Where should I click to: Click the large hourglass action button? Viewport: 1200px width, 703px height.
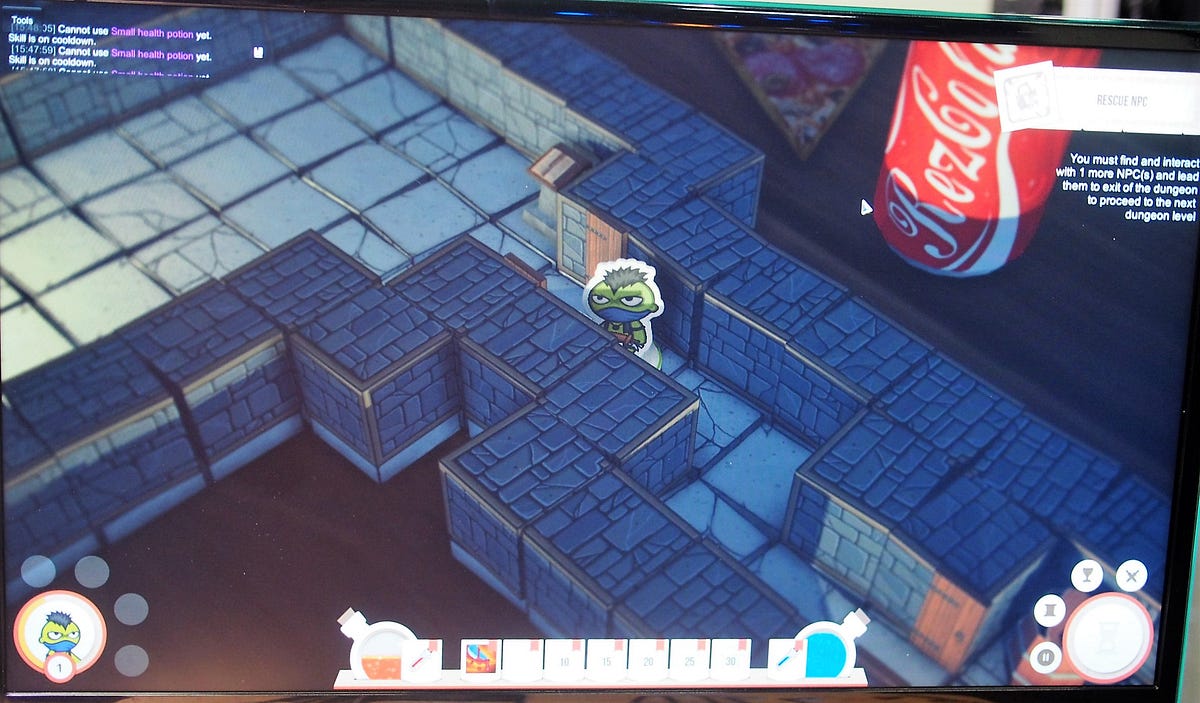pos(1108,637)
